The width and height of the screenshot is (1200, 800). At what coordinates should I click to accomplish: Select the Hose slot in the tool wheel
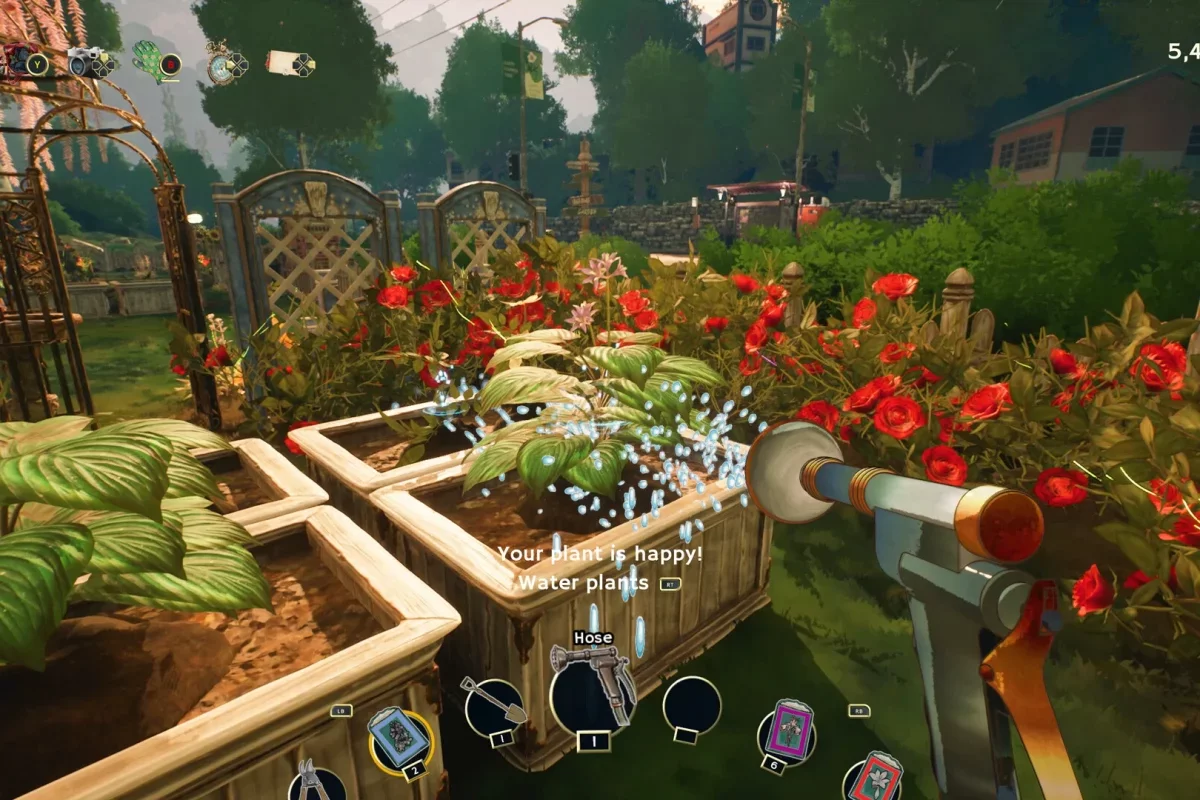click(x=593, y=691)
